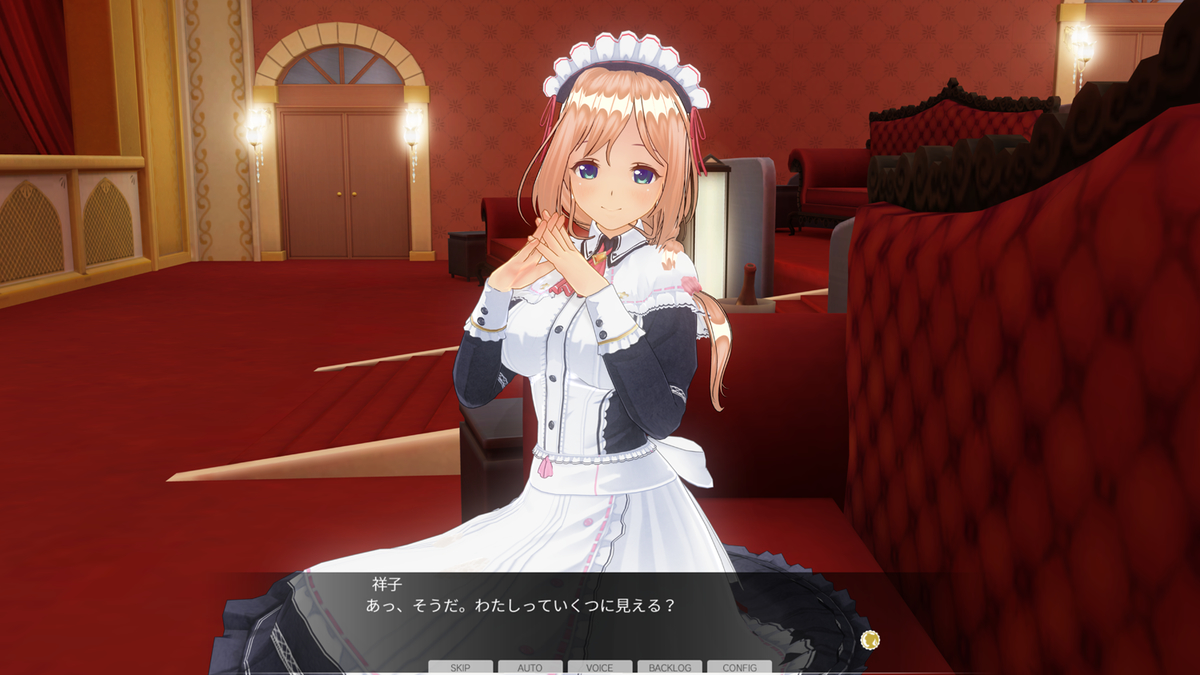Open the CONFIG settings menu

tap(739, 667)
